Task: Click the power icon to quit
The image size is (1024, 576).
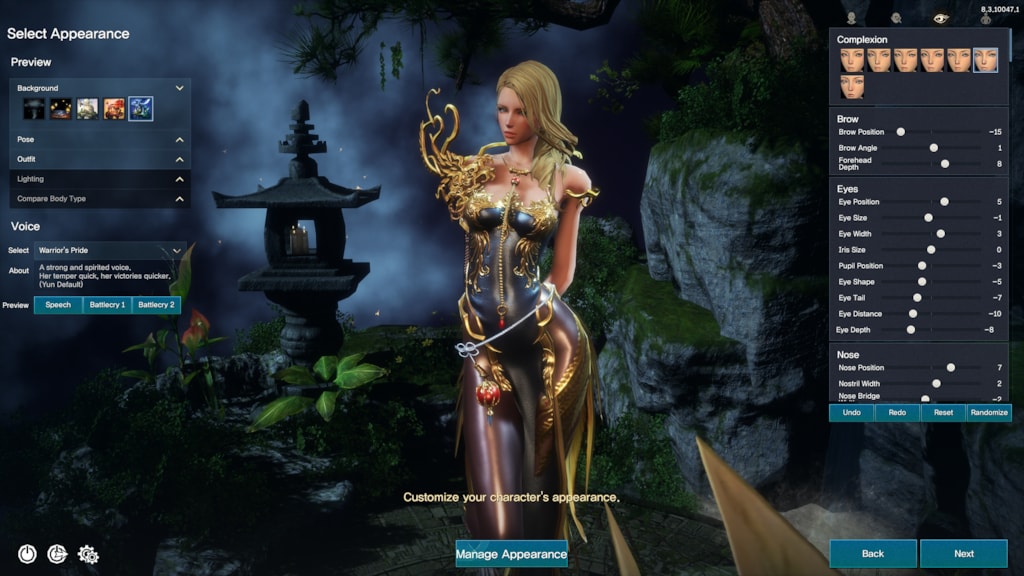Action: [x=27, y=553]
